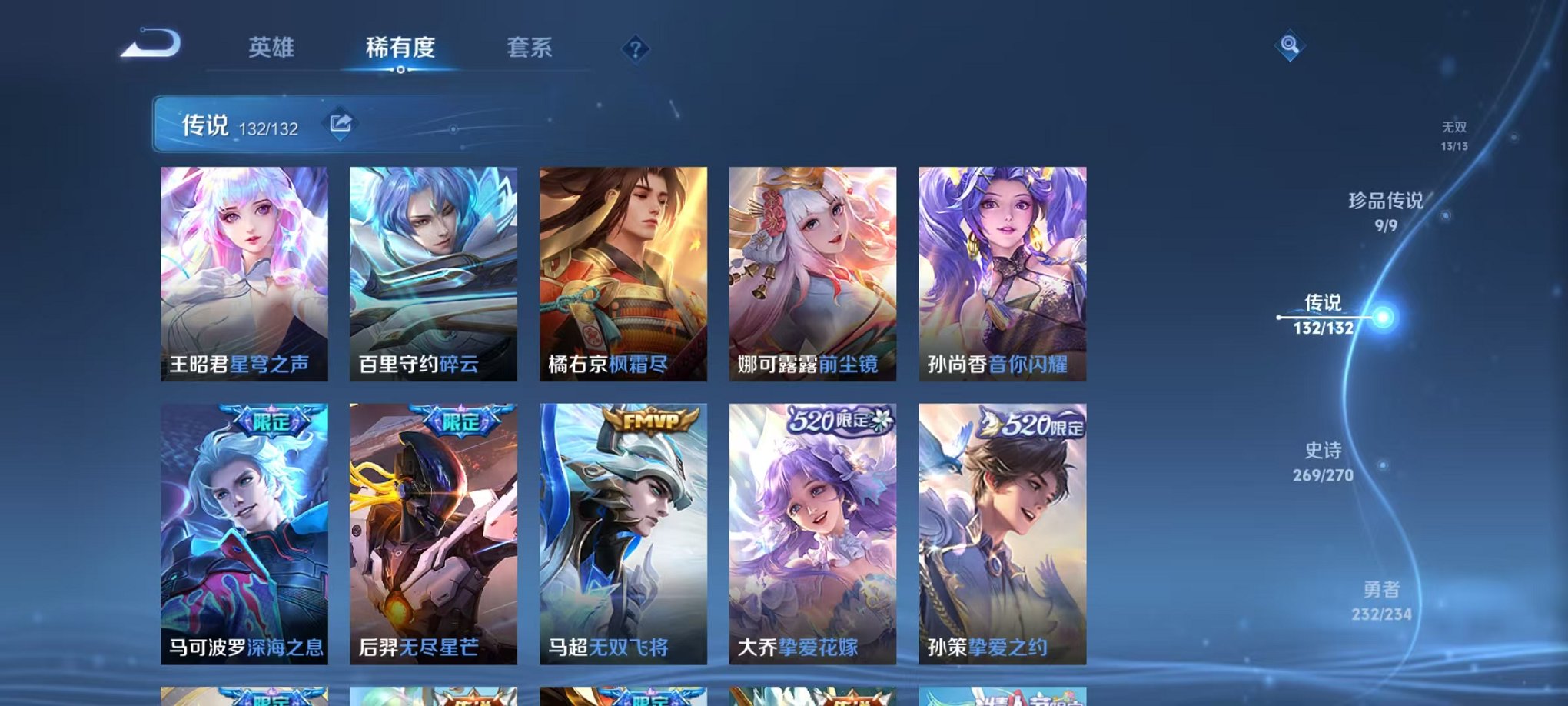Image resolution: width=1568 pixels, height=706 pixels.
Task: Open the search magnifier at top right
Action: point(1291,46)
